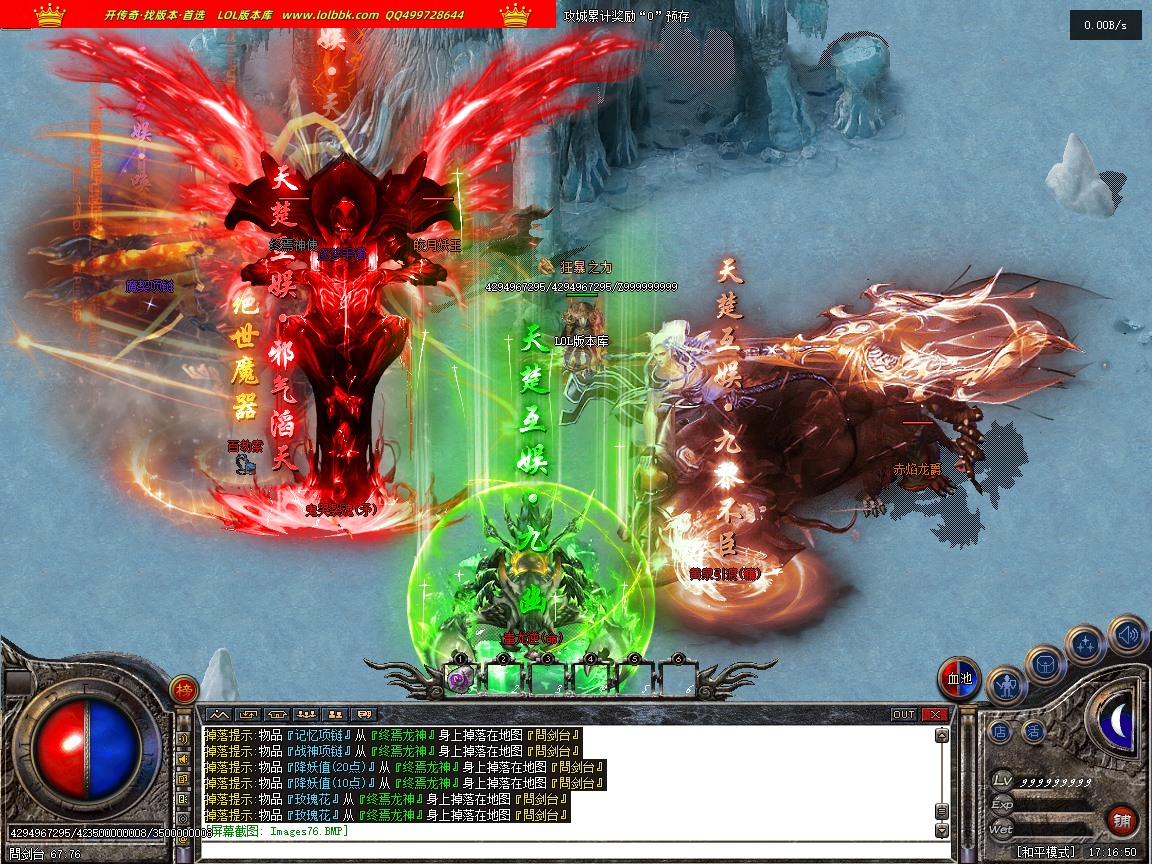Open the 店 shop button
1152x864 pixels.
click(1000, 732)
